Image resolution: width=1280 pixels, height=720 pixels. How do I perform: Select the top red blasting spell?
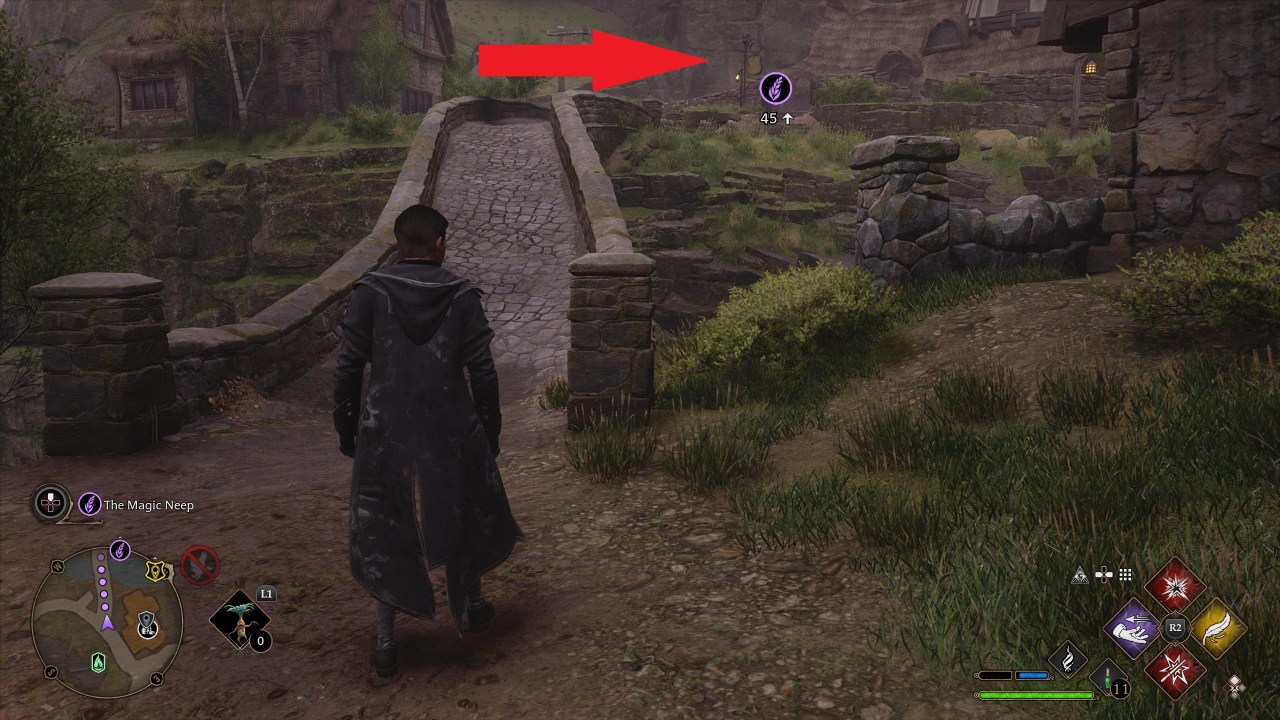point(1175,586)
